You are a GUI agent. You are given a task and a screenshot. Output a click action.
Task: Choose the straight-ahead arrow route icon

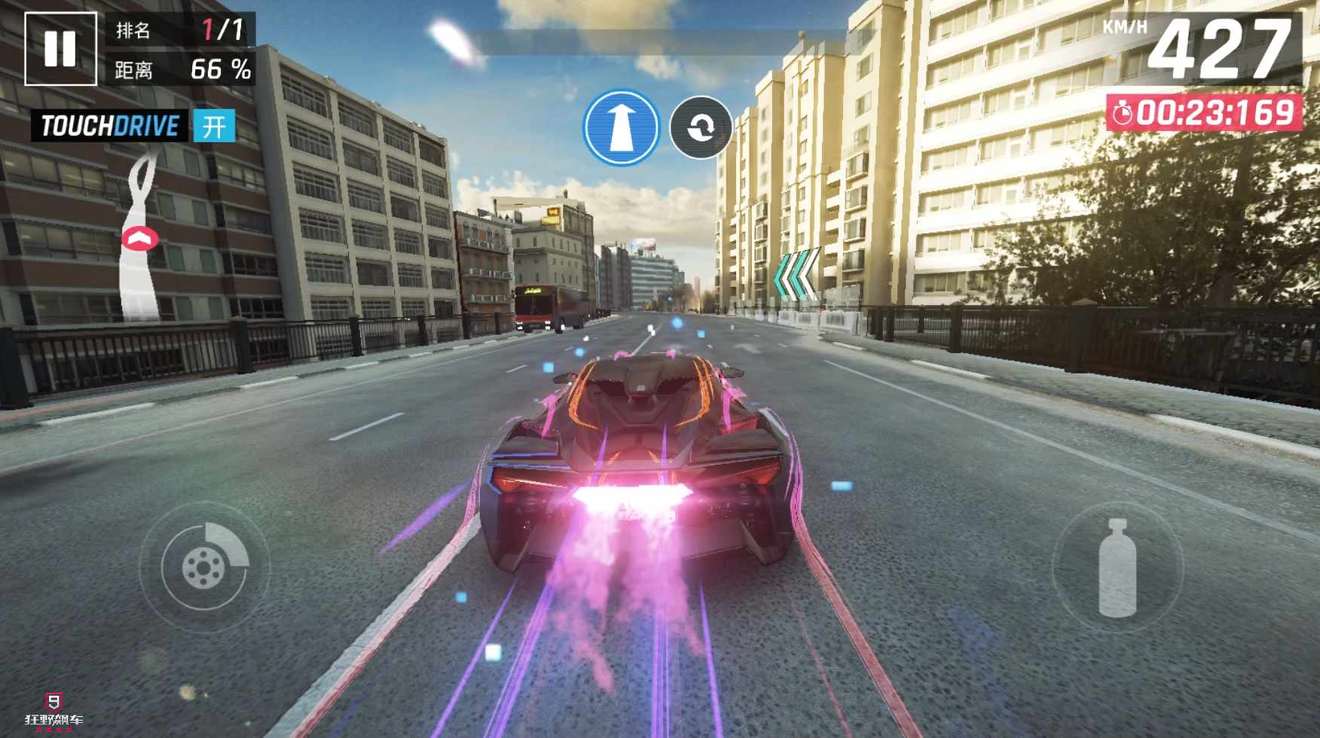tap(621, 128)
